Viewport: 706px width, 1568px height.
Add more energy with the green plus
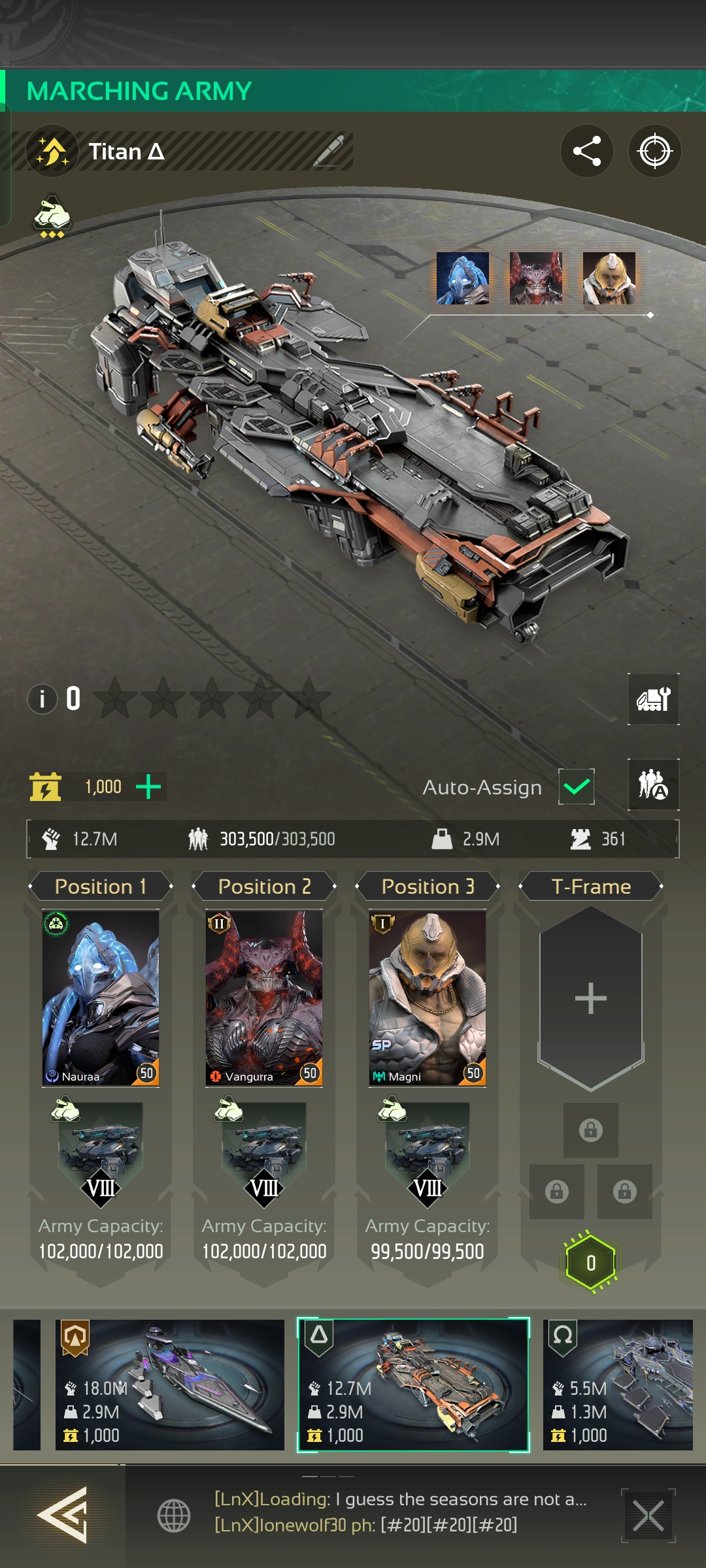[148, 787]
